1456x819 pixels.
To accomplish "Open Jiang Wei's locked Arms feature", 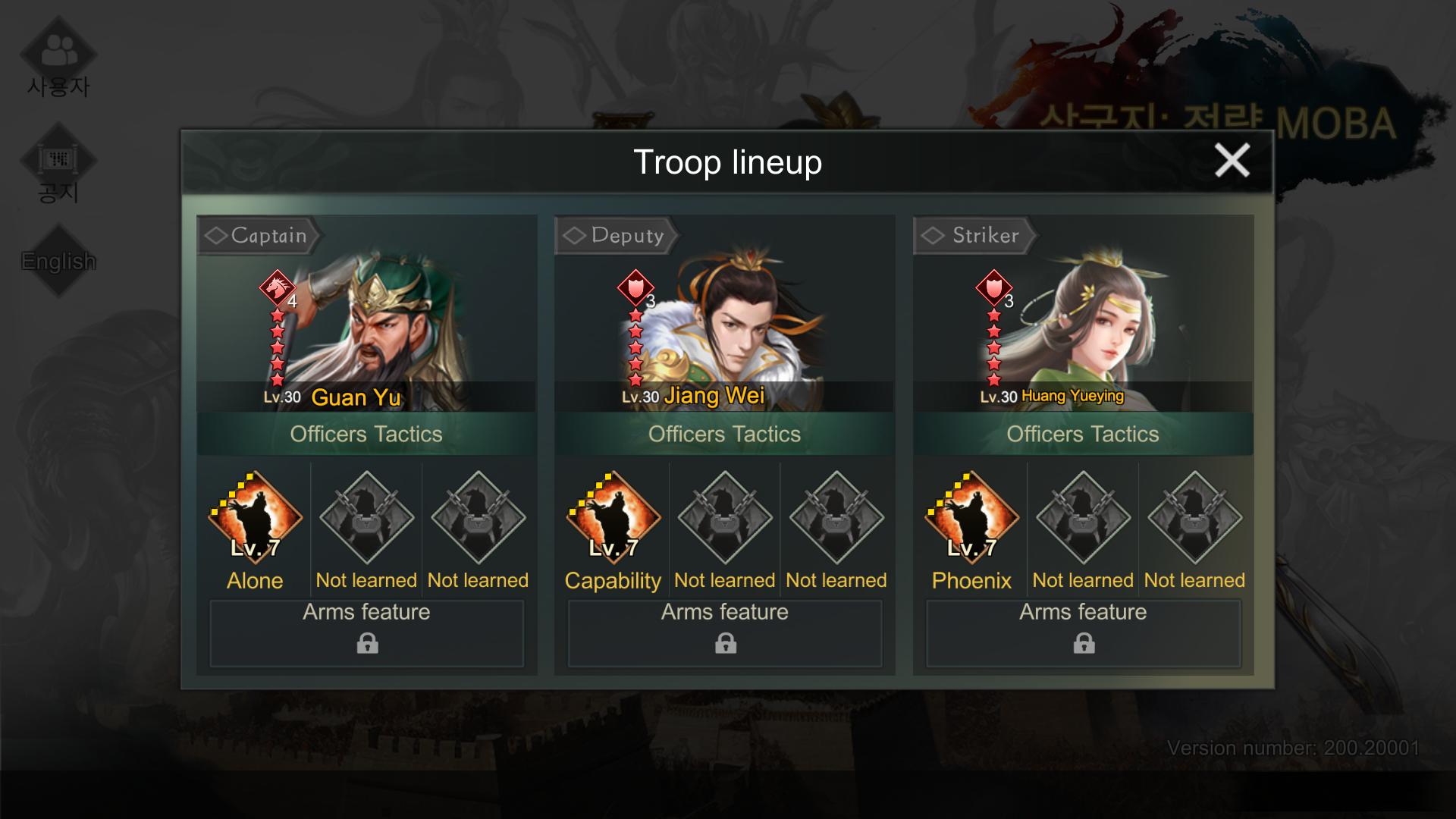I will click(725, 633).
